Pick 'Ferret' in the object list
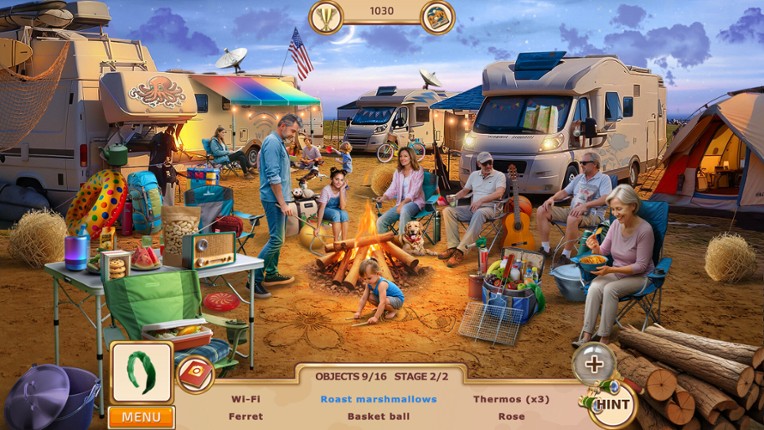This screenshot has height=430, width=764. [x=246, y=416]
